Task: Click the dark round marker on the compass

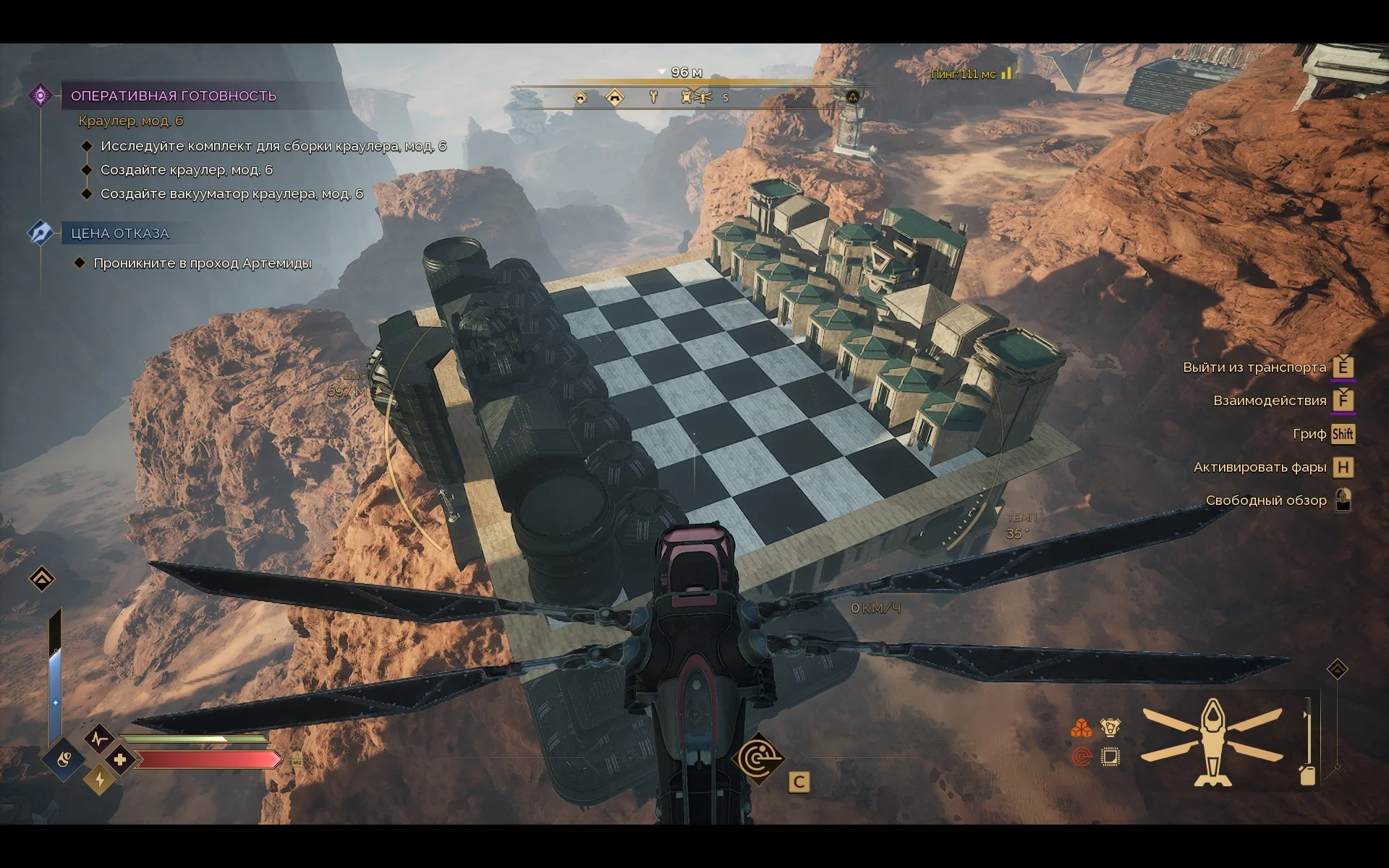Action: point(852,97)
